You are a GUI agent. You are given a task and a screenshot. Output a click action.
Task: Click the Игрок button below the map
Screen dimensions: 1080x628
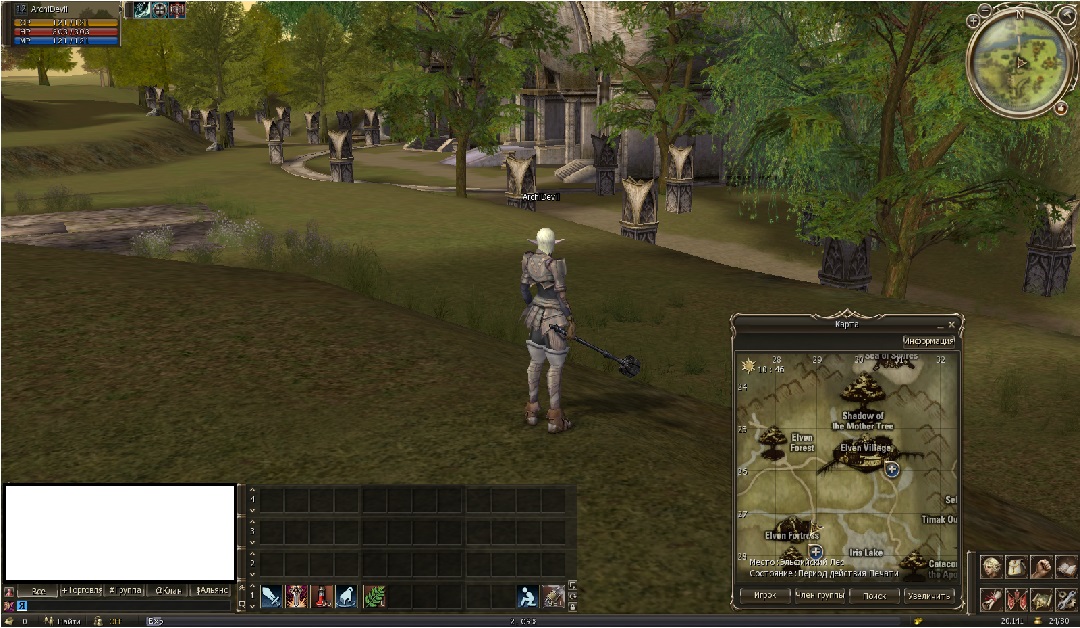point(764,596)
